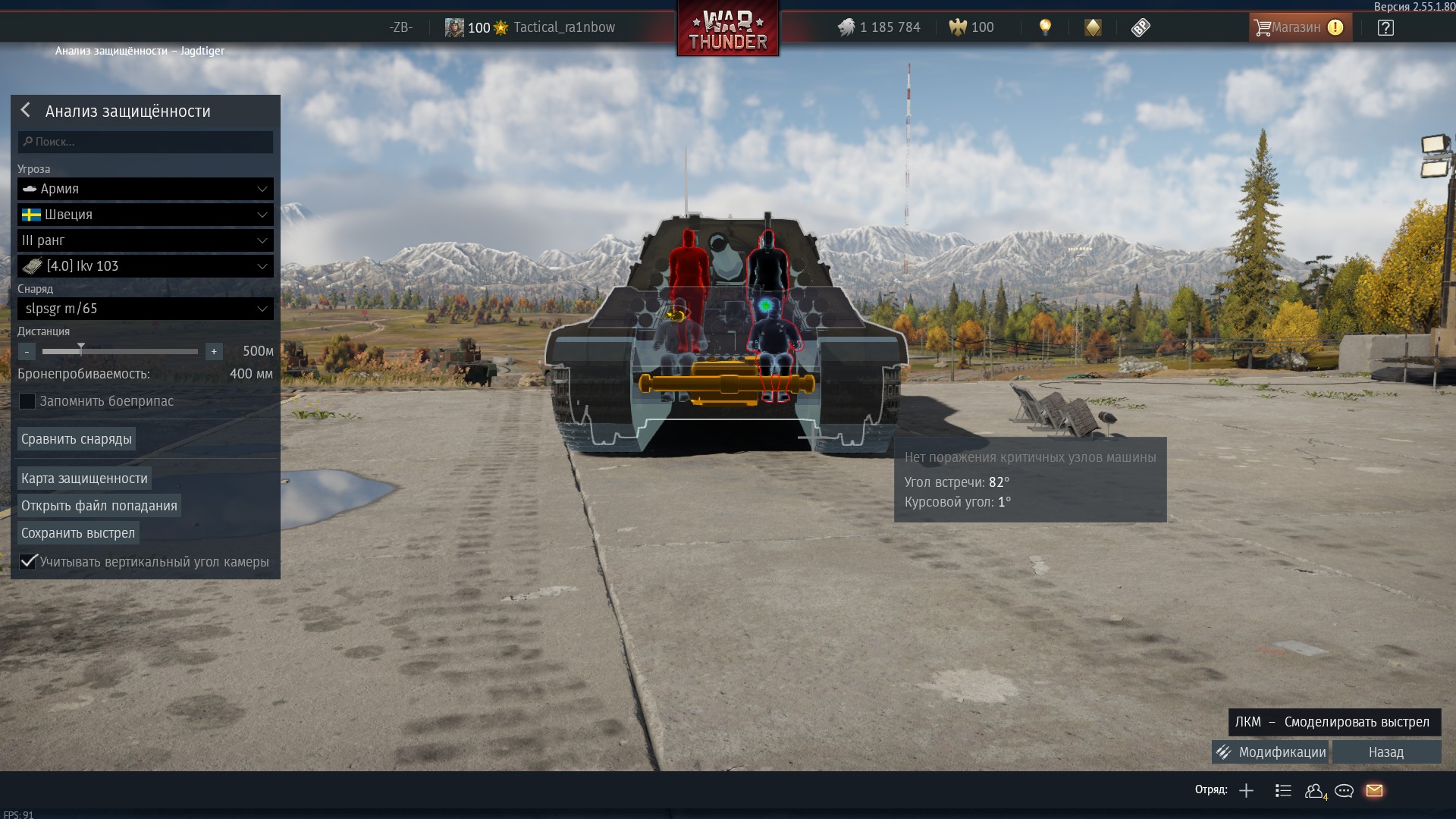This screenshot has width=1456, height=819.
Task: Open the orange mail envelope icon
Action: (x=1374, y=791)
